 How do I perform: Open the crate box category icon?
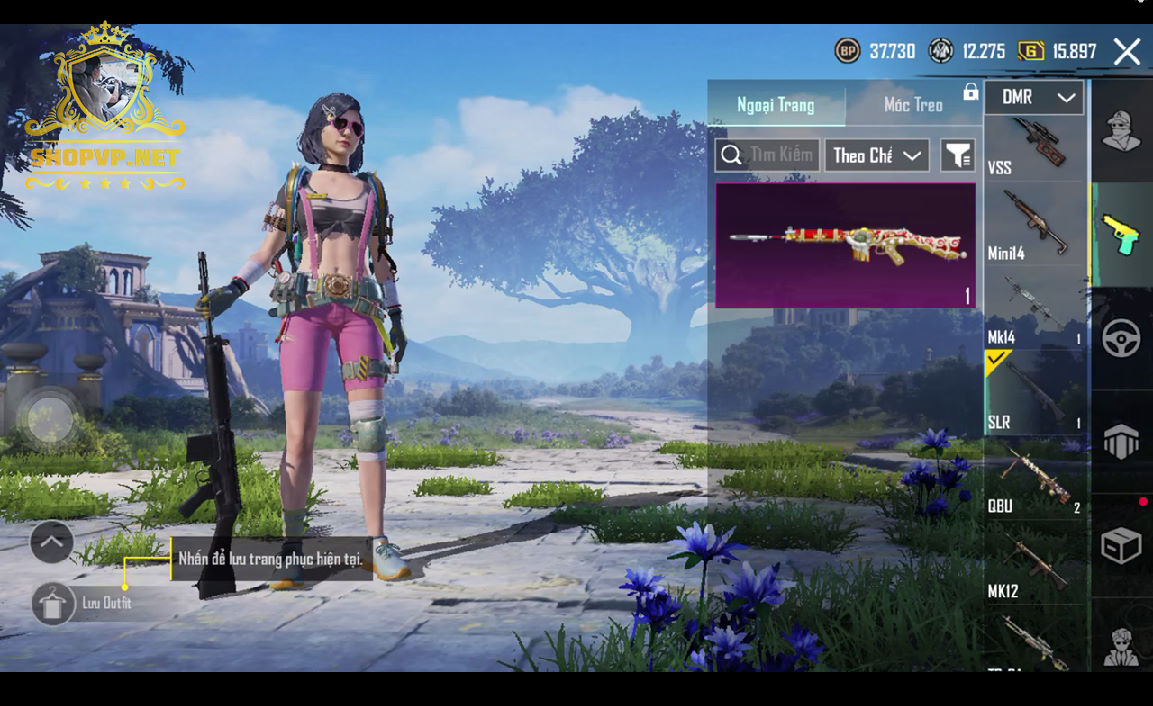click(1121, 546)
